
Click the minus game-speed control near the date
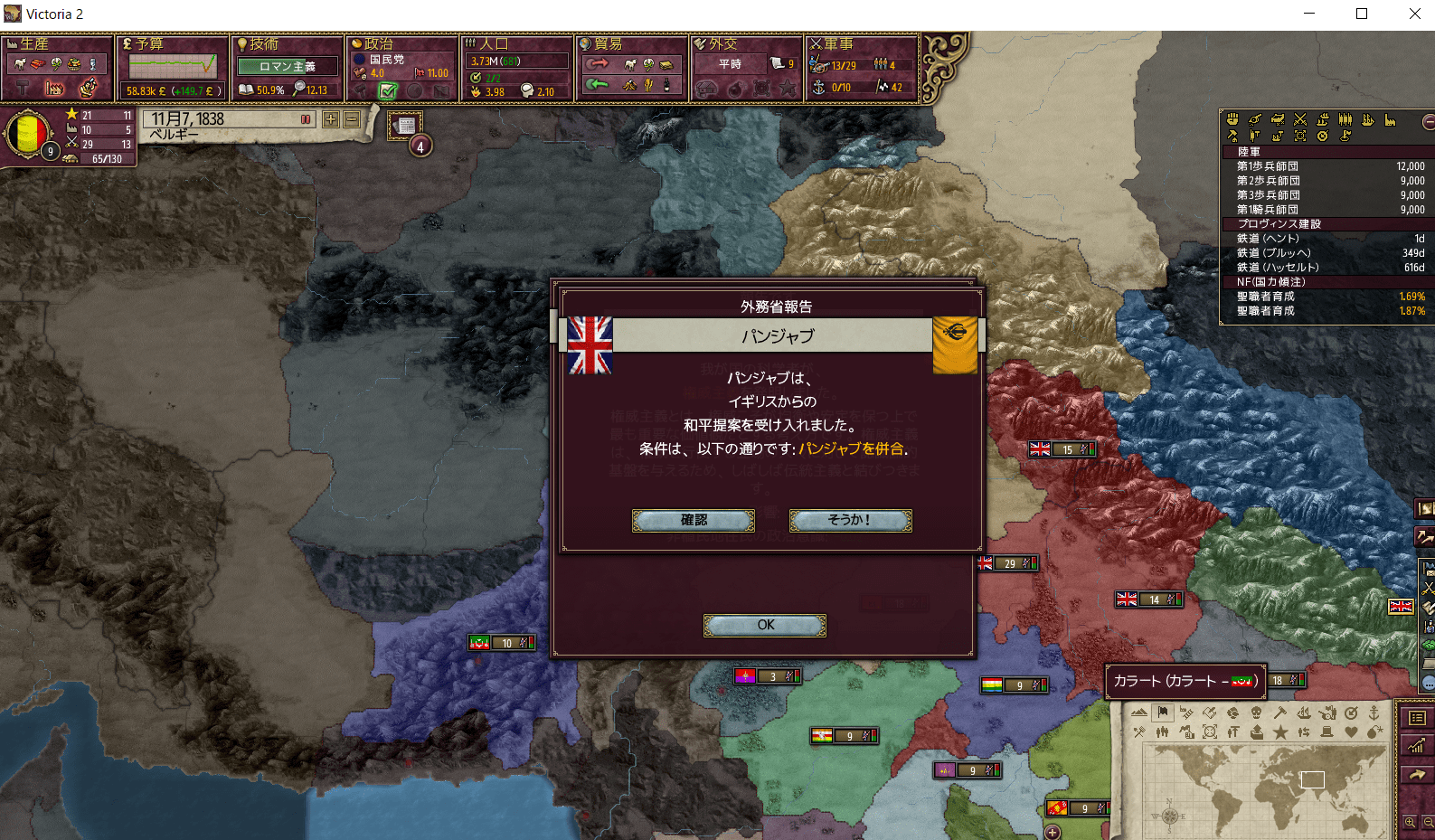352,119
